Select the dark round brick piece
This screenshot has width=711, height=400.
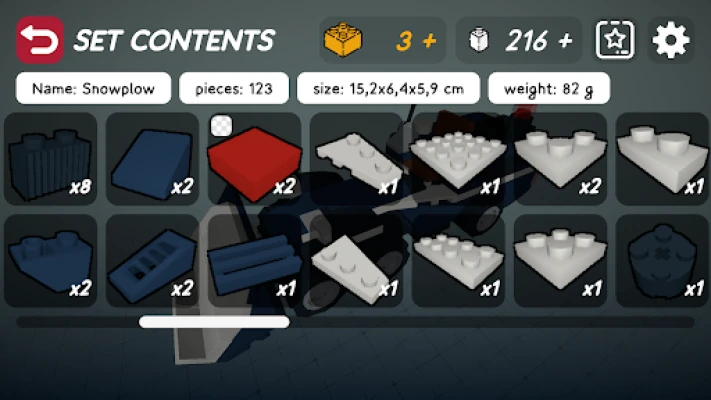tap(660, 260)
